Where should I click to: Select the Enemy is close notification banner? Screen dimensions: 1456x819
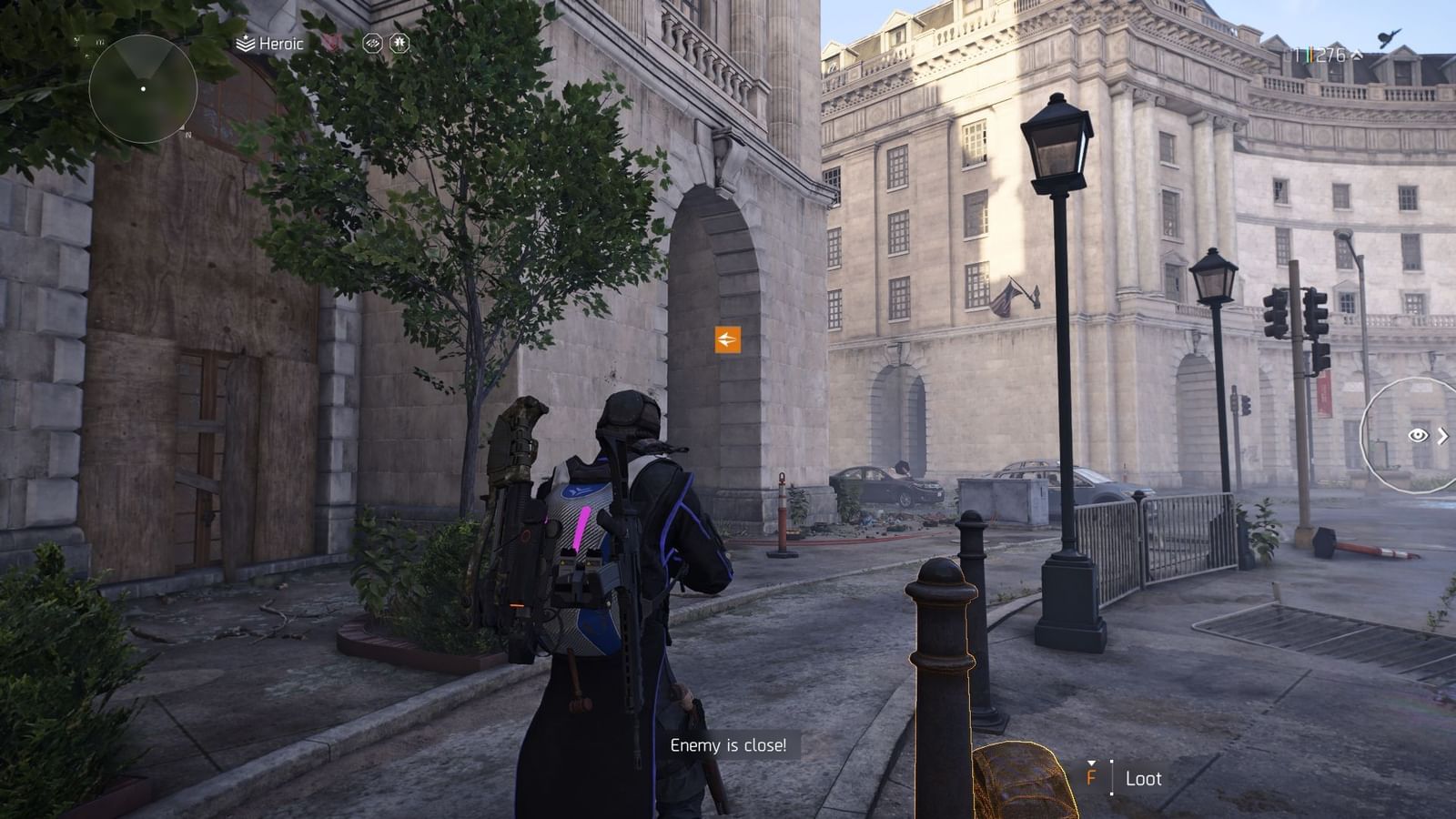[x=727, y=744]
